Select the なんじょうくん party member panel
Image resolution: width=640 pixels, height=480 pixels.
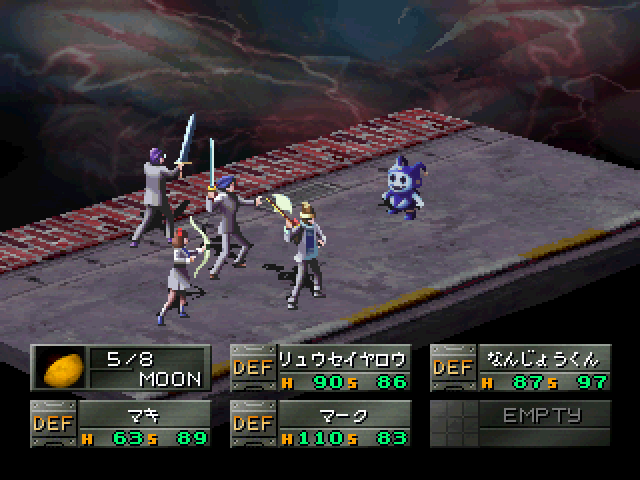tap(520, 368)
